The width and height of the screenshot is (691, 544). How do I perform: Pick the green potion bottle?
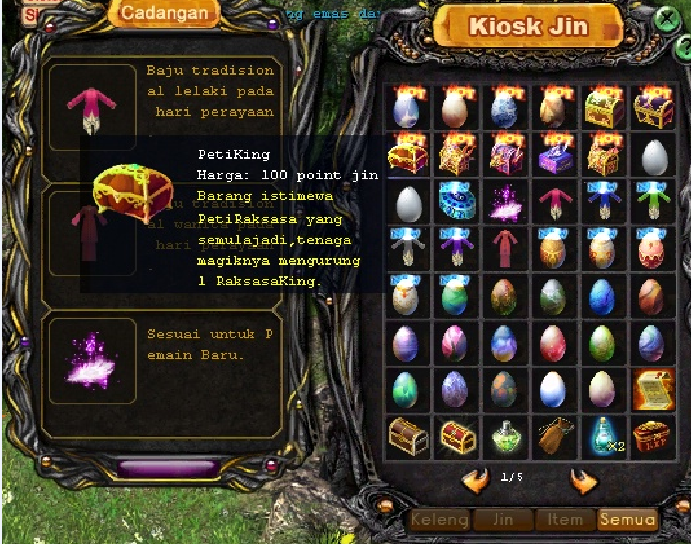pyautogui.click(x=505, y=436)
